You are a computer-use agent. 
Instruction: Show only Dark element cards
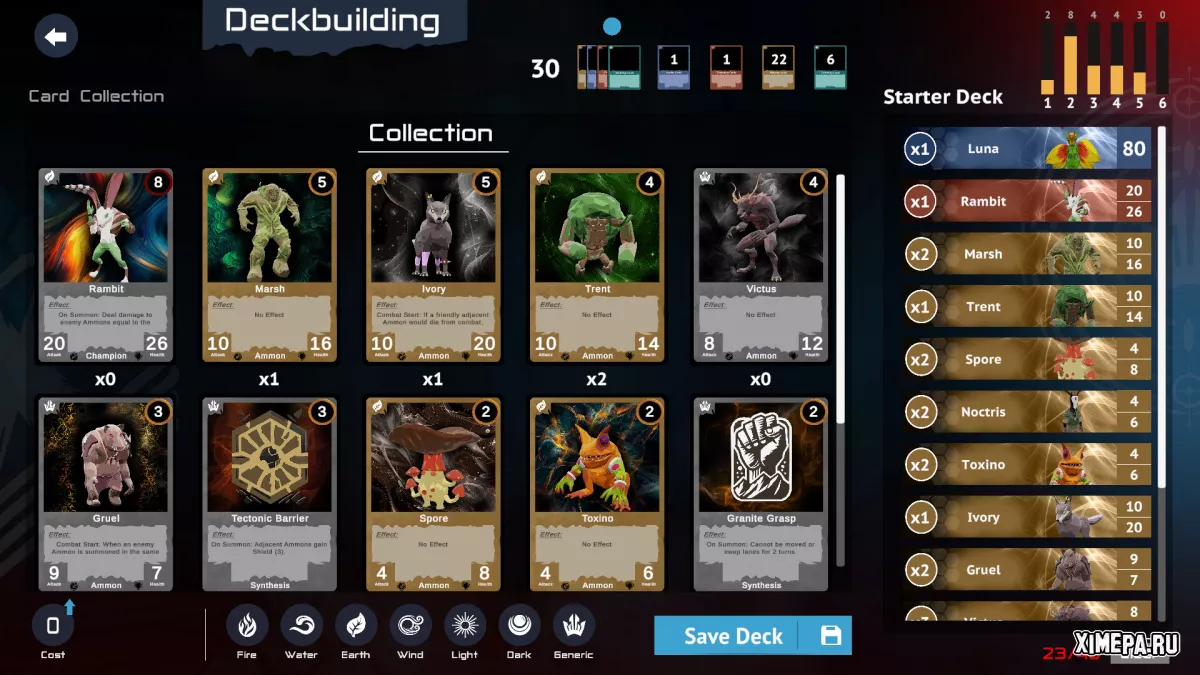click(519, 626)
